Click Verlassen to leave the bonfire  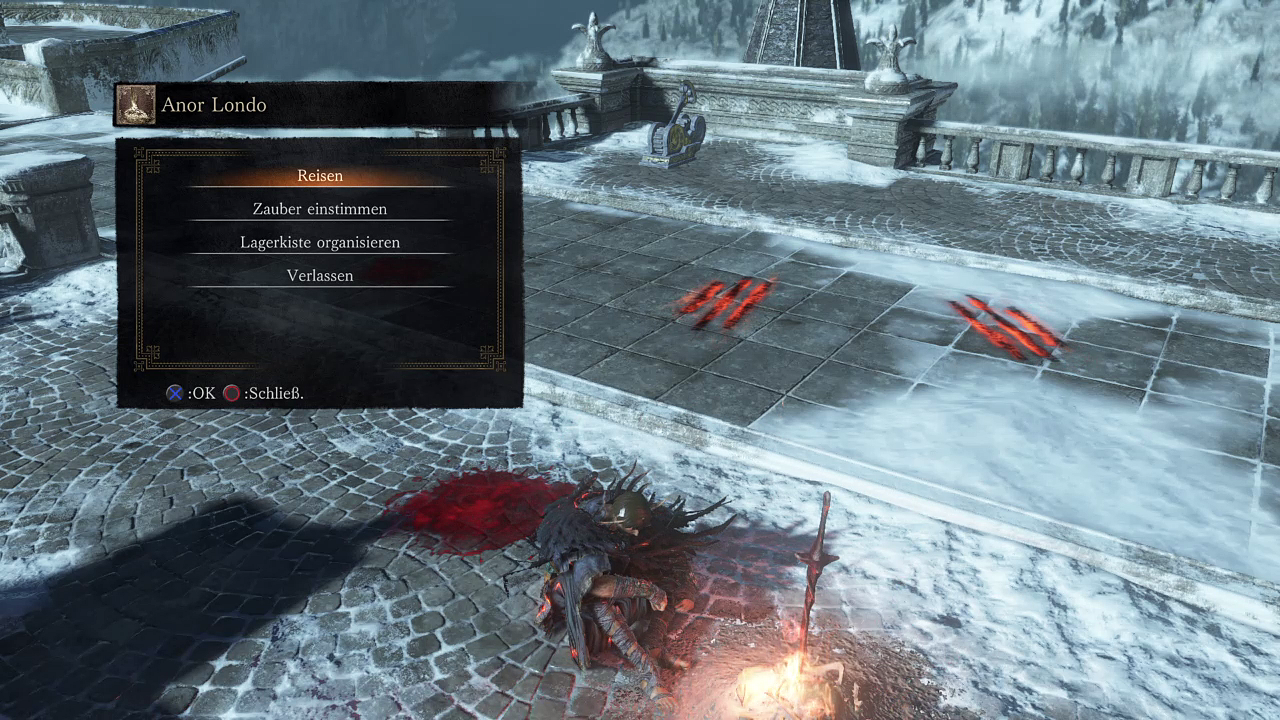coord(320,275)
